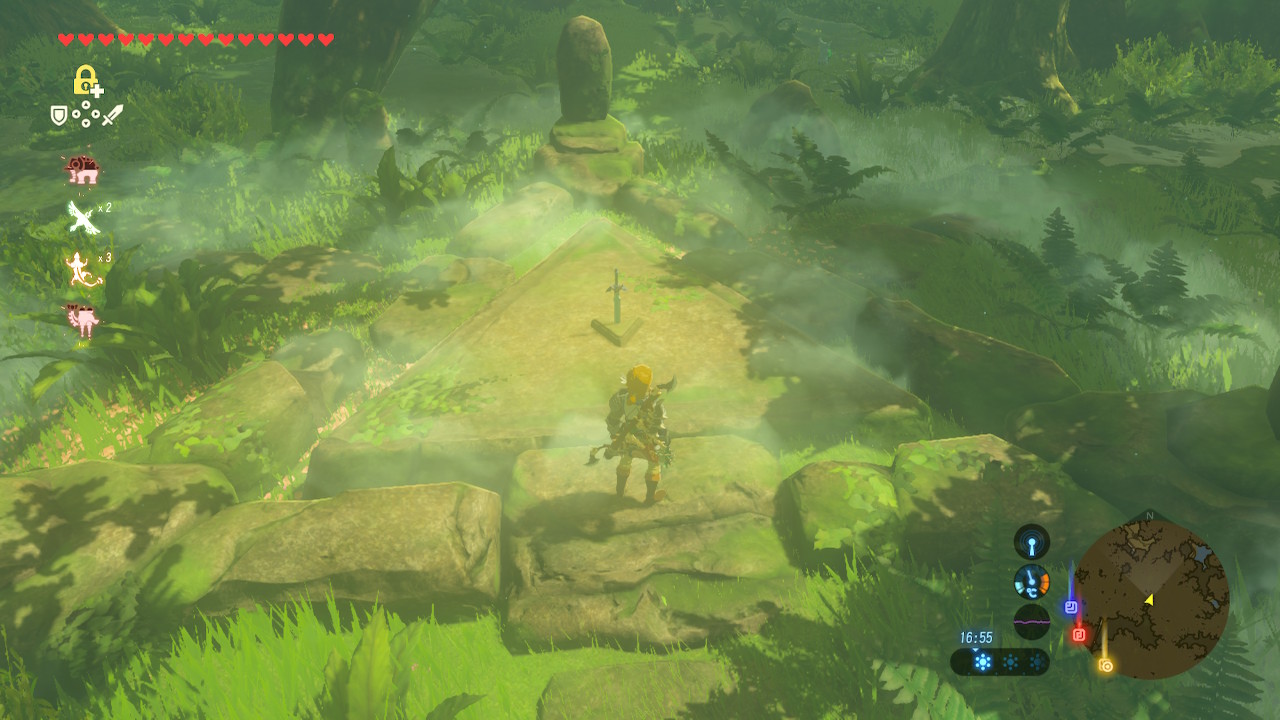Screen dimensions: 1280x720
Task: Click the armored boar buff icon
Action: tap(82, 170)
